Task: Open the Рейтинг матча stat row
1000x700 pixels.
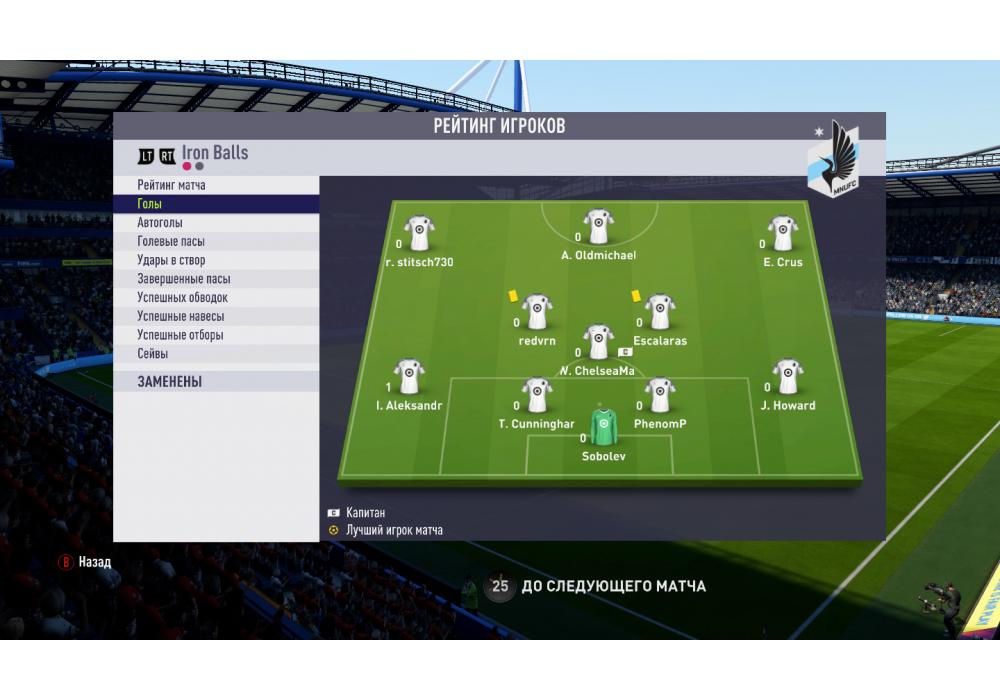Action: pos(216,185)
